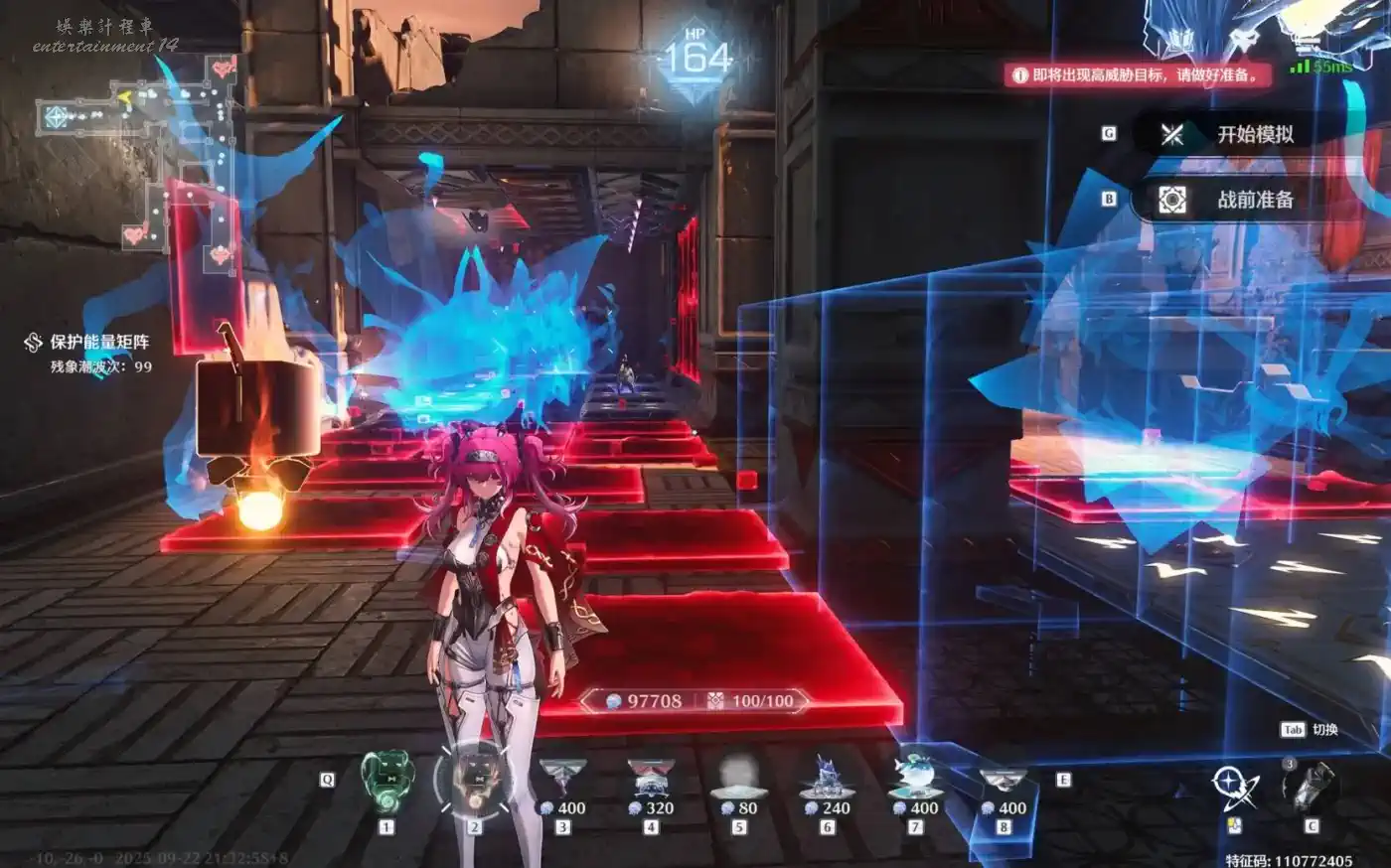Start the simulation with 开始模拟
The image size is (1391, 868).
point(1254,134)
